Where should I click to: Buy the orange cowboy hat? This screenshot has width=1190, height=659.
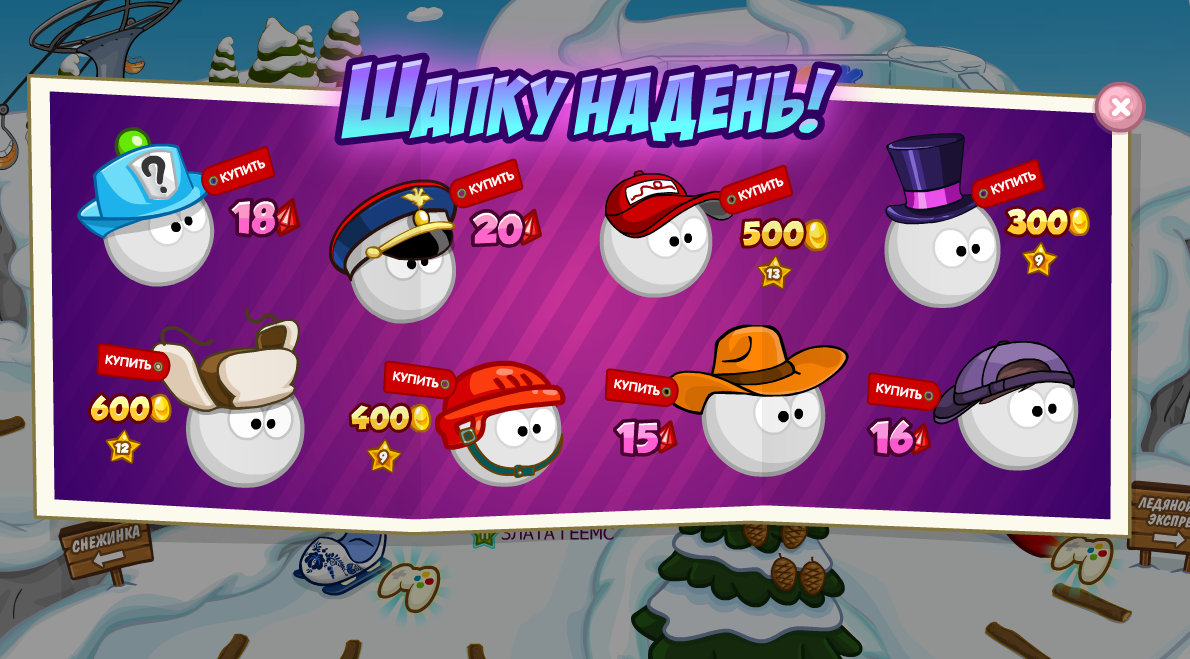pos(638,387)
